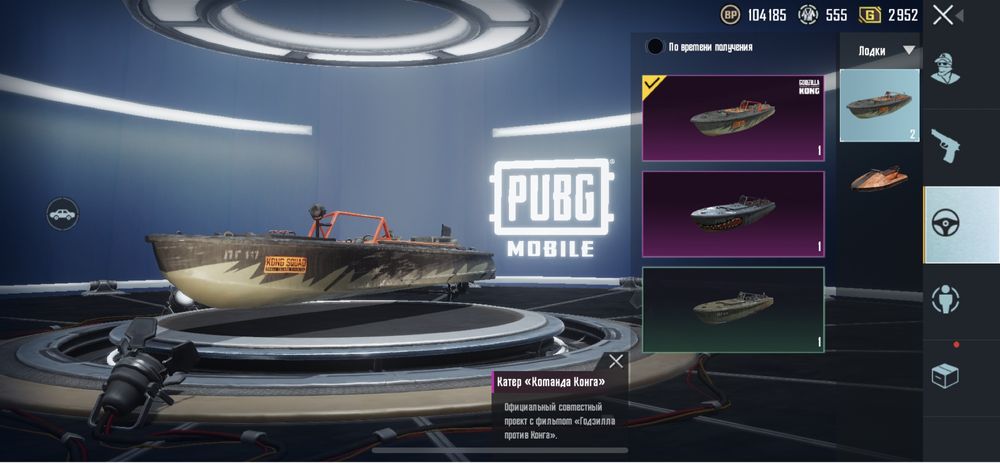The width and height of the screenshot is (1000, 463).
Task: Open the weapons pistol tab
Action: point(945,145)
